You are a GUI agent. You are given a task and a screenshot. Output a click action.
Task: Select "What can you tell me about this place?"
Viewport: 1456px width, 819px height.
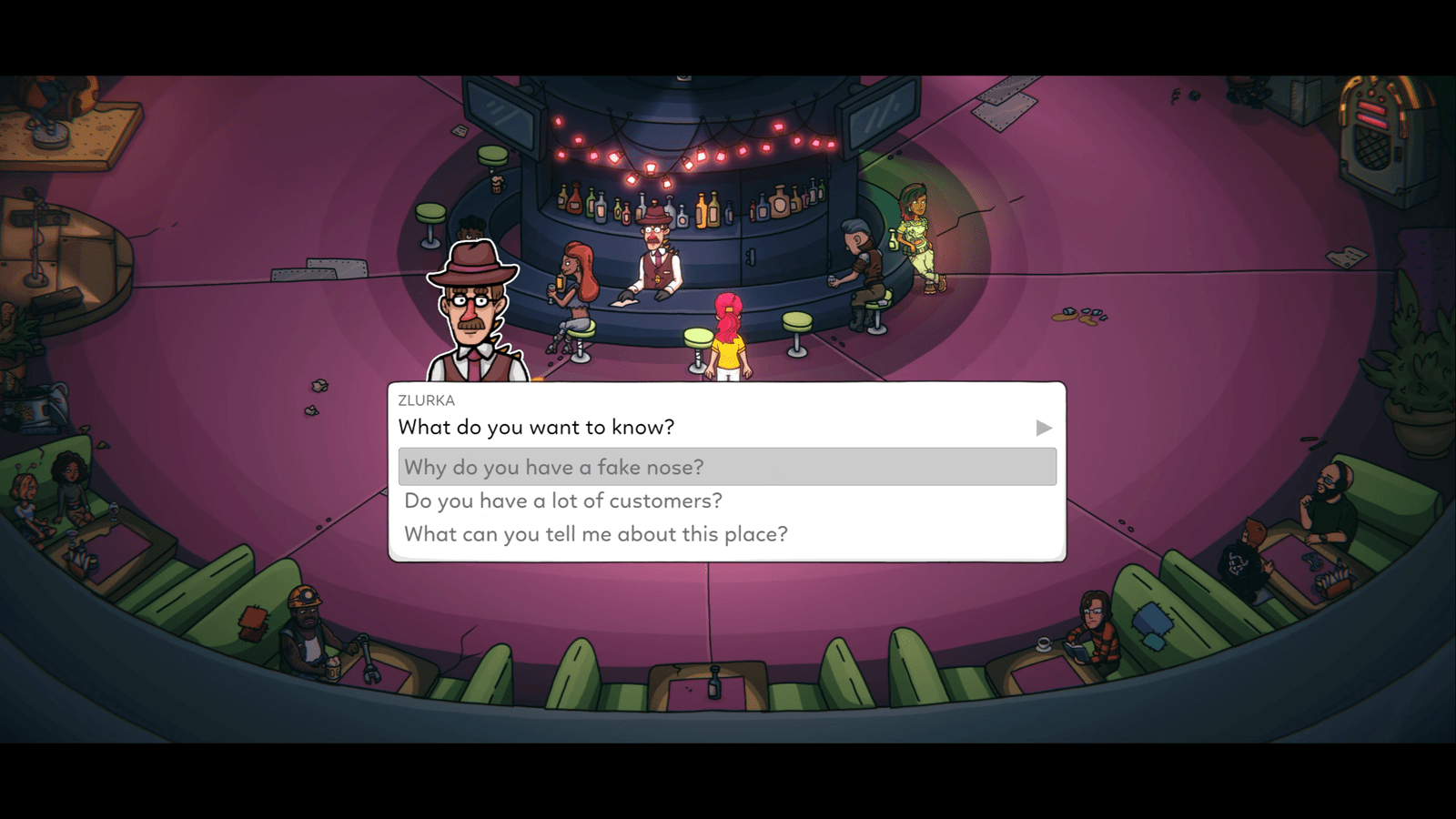[595, 534]
